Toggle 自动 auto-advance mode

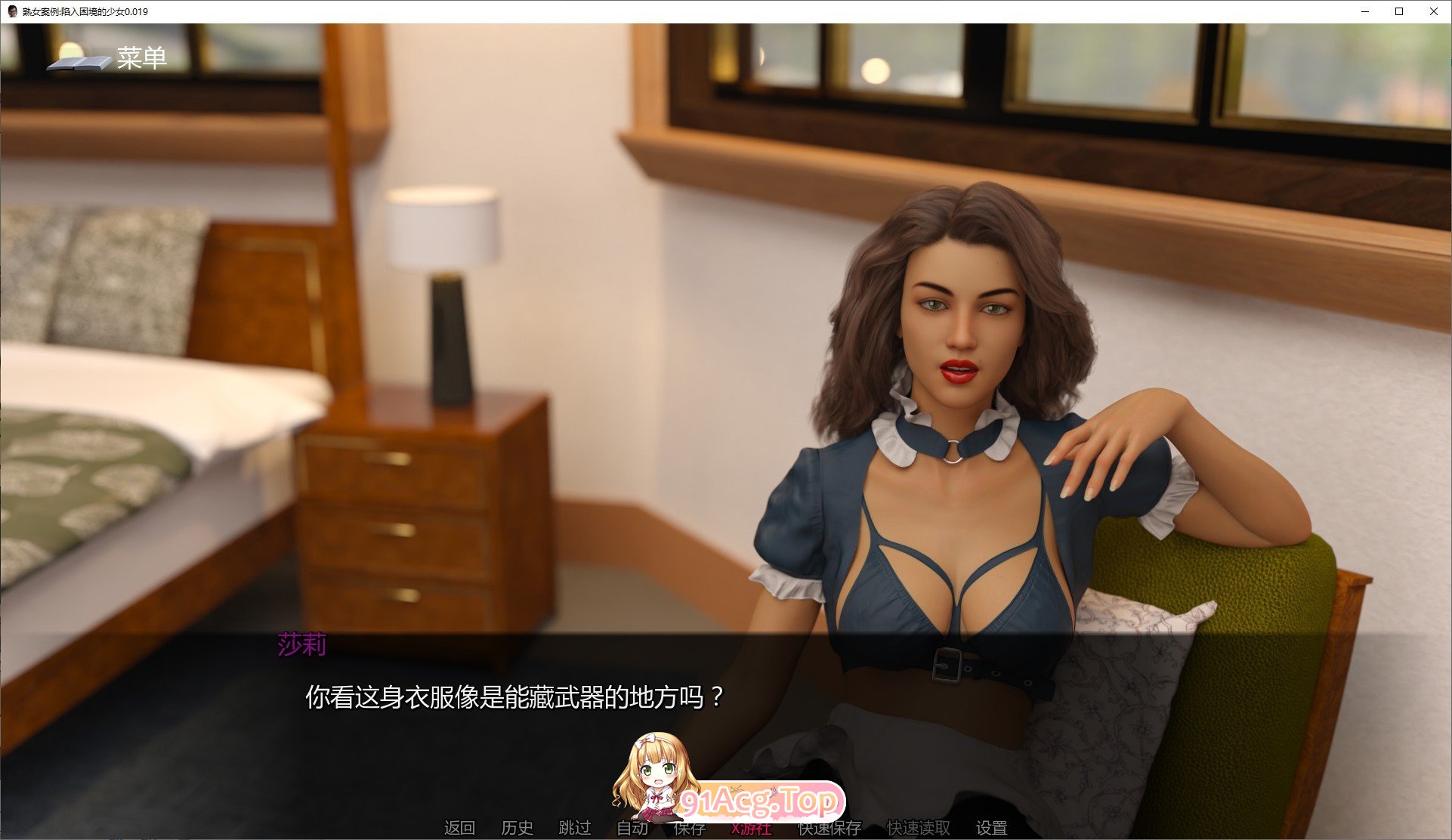(x=632, y=828)
